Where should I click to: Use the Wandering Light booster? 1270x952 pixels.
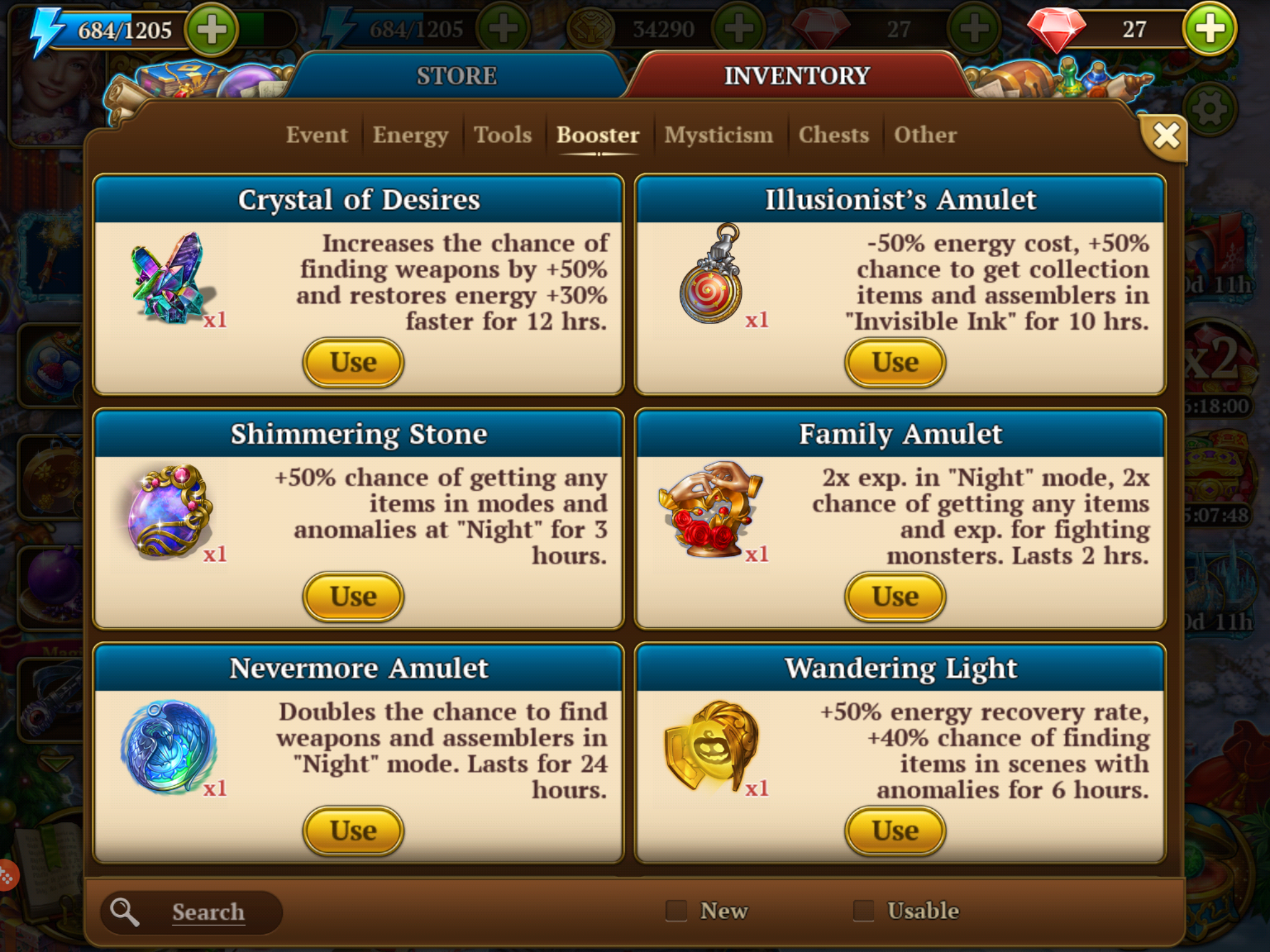point(895,831)
